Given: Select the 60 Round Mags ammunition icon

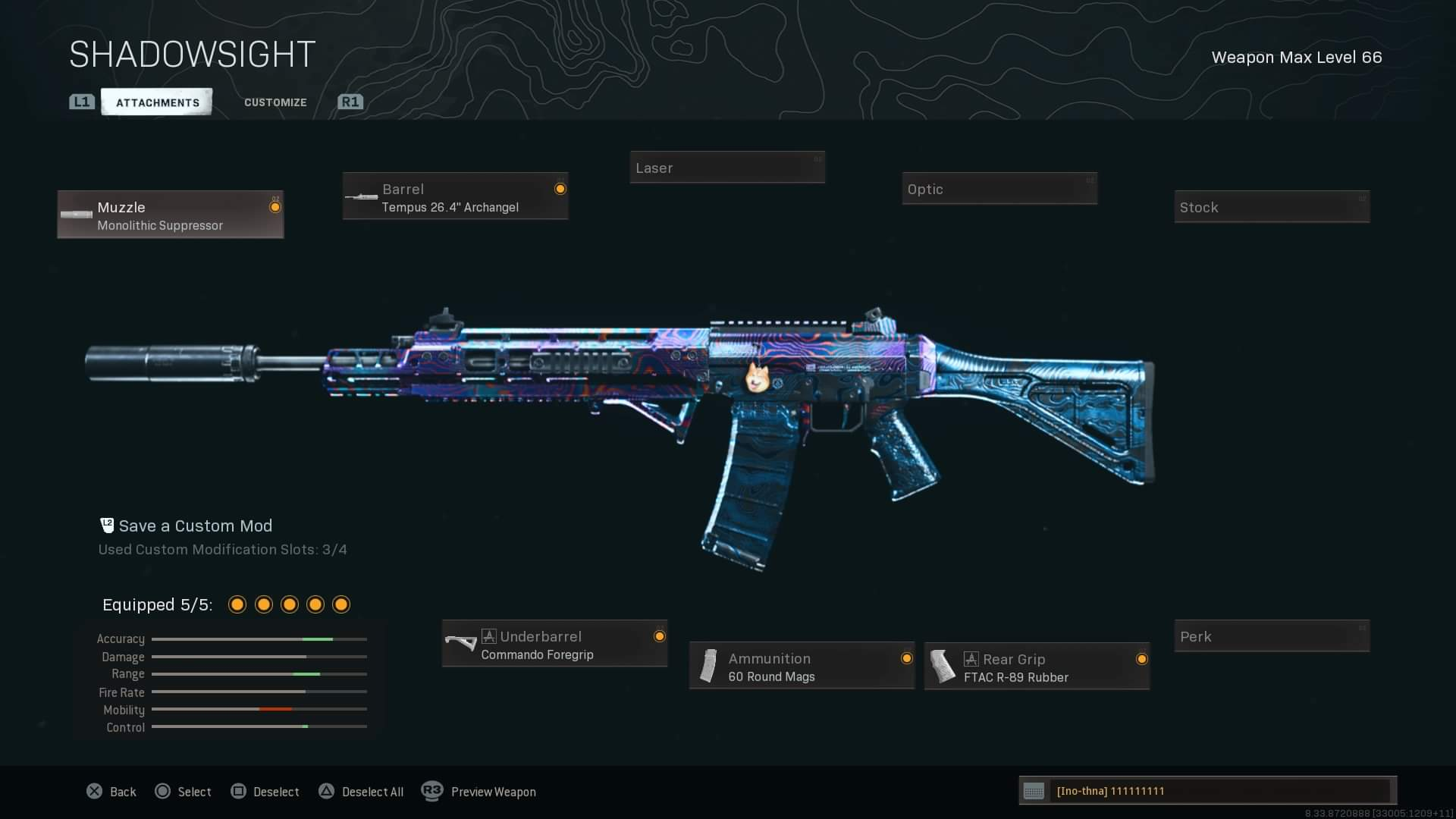Looking at the screenshot, I should (x=708, y=666).
